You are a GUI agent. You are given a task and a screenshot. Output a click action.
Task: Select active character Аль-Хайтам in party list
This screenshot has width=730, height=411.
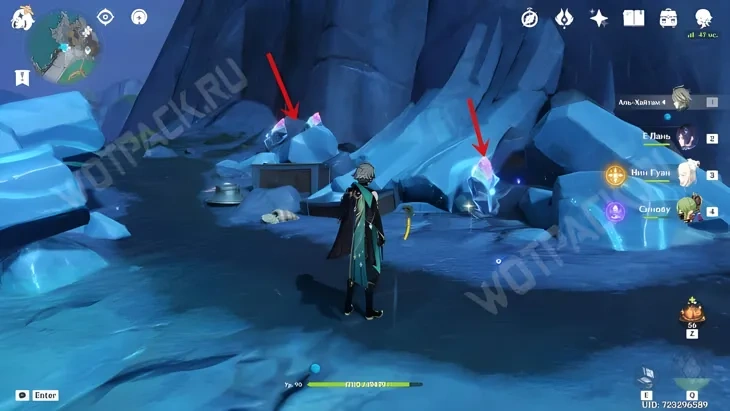(682, 98)
